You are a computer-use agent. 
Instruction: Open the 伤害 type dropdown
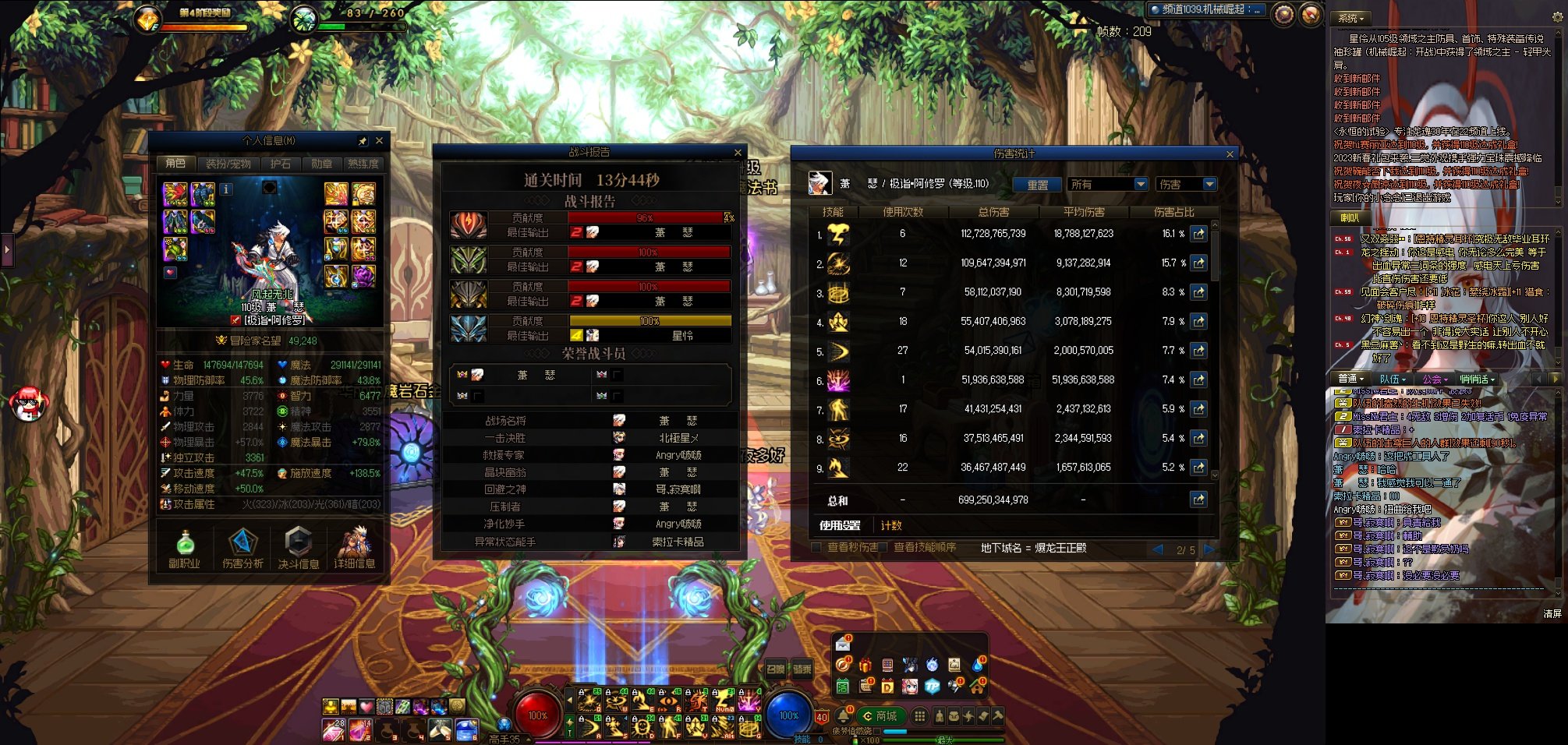(1187, 185)
